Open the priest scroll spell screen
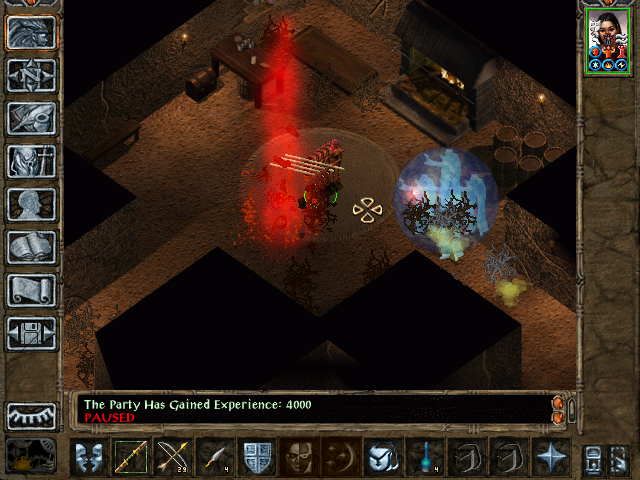640x480 pixels. click(x=32, y=290)
